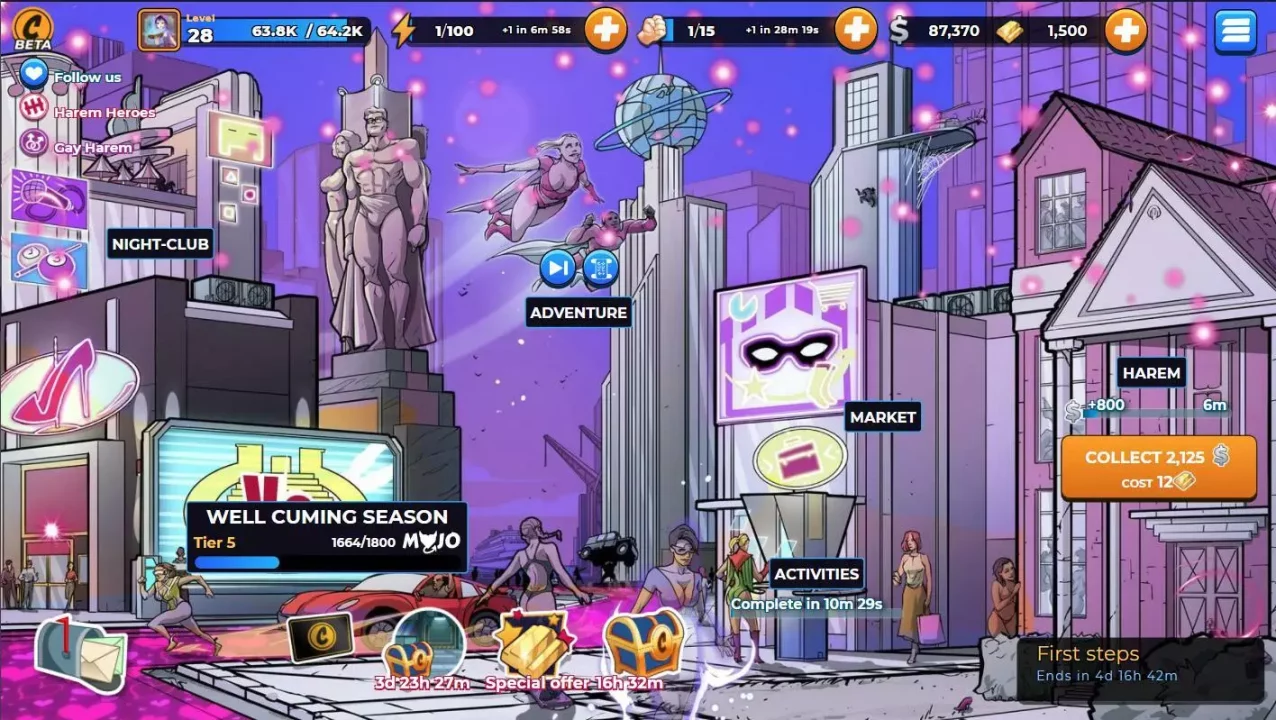Add more energy with the lightning plus button
The image size is (1276, 720).
(x=605, y=31)
